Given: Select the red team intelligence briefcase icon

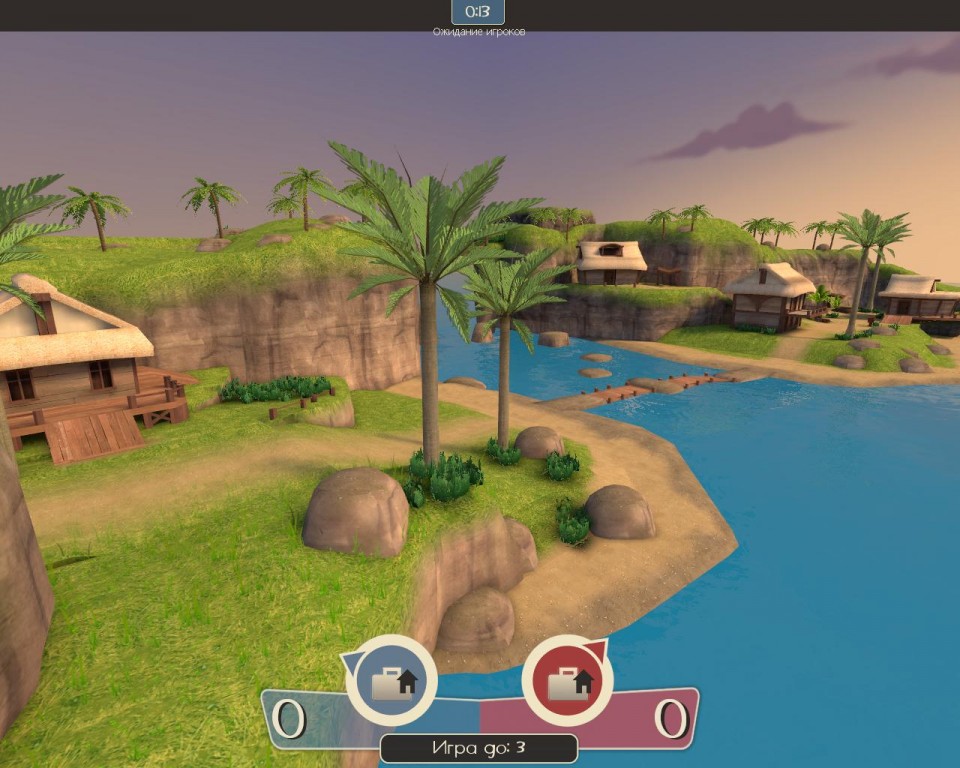Looking at the screenshot, I should [568, 681].
